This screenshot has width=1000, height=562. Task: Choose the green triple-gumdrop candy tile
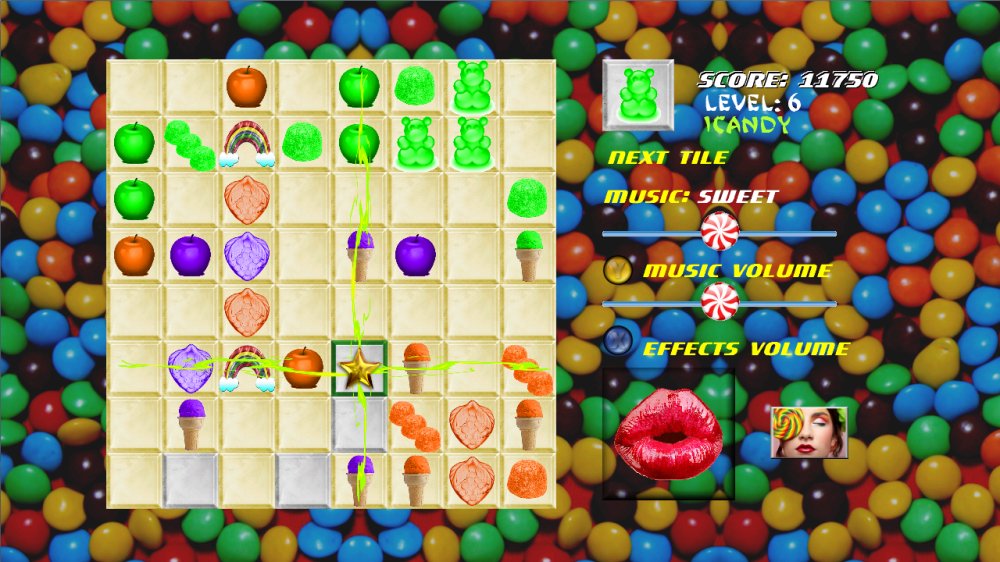pos(189,144)
